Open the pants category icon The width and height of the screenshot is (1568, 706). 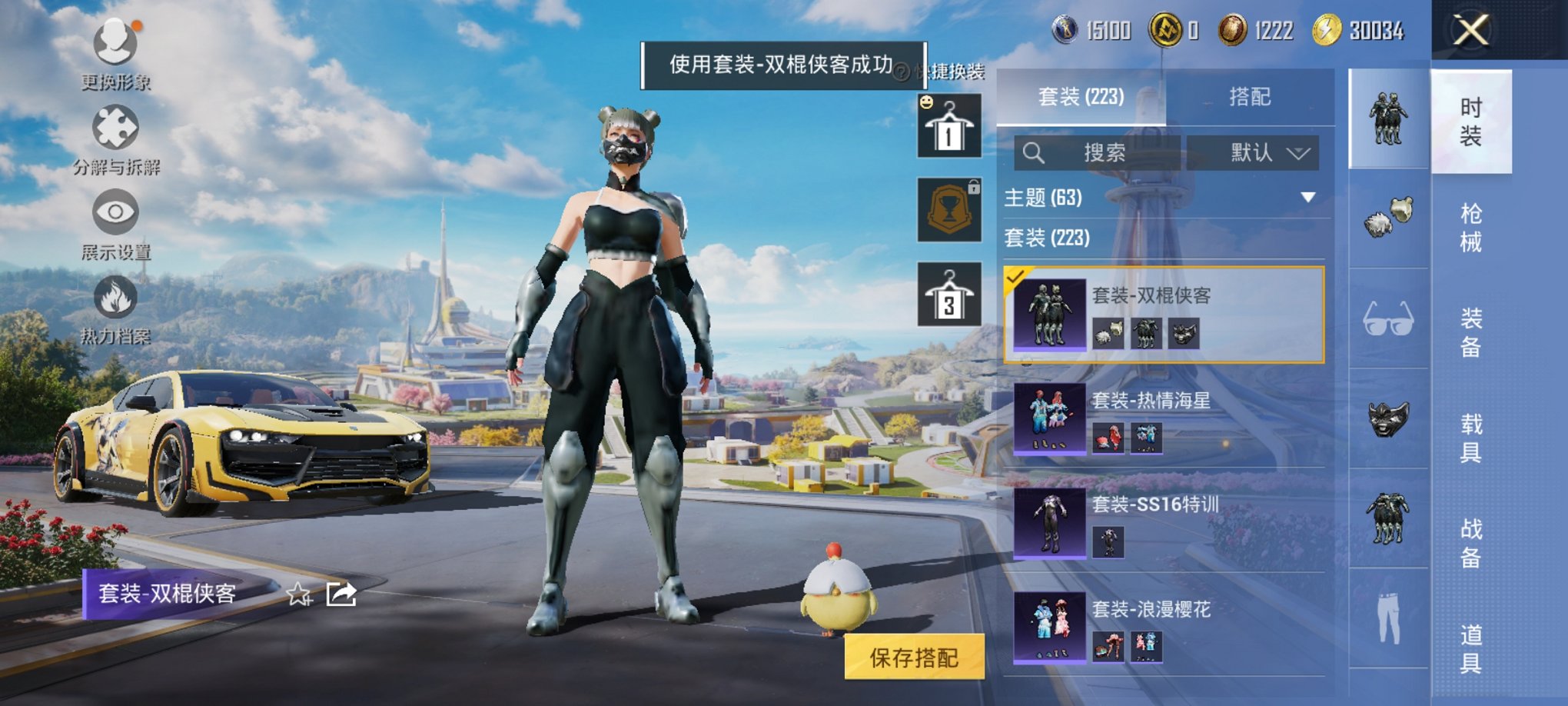click(1388, 615)
